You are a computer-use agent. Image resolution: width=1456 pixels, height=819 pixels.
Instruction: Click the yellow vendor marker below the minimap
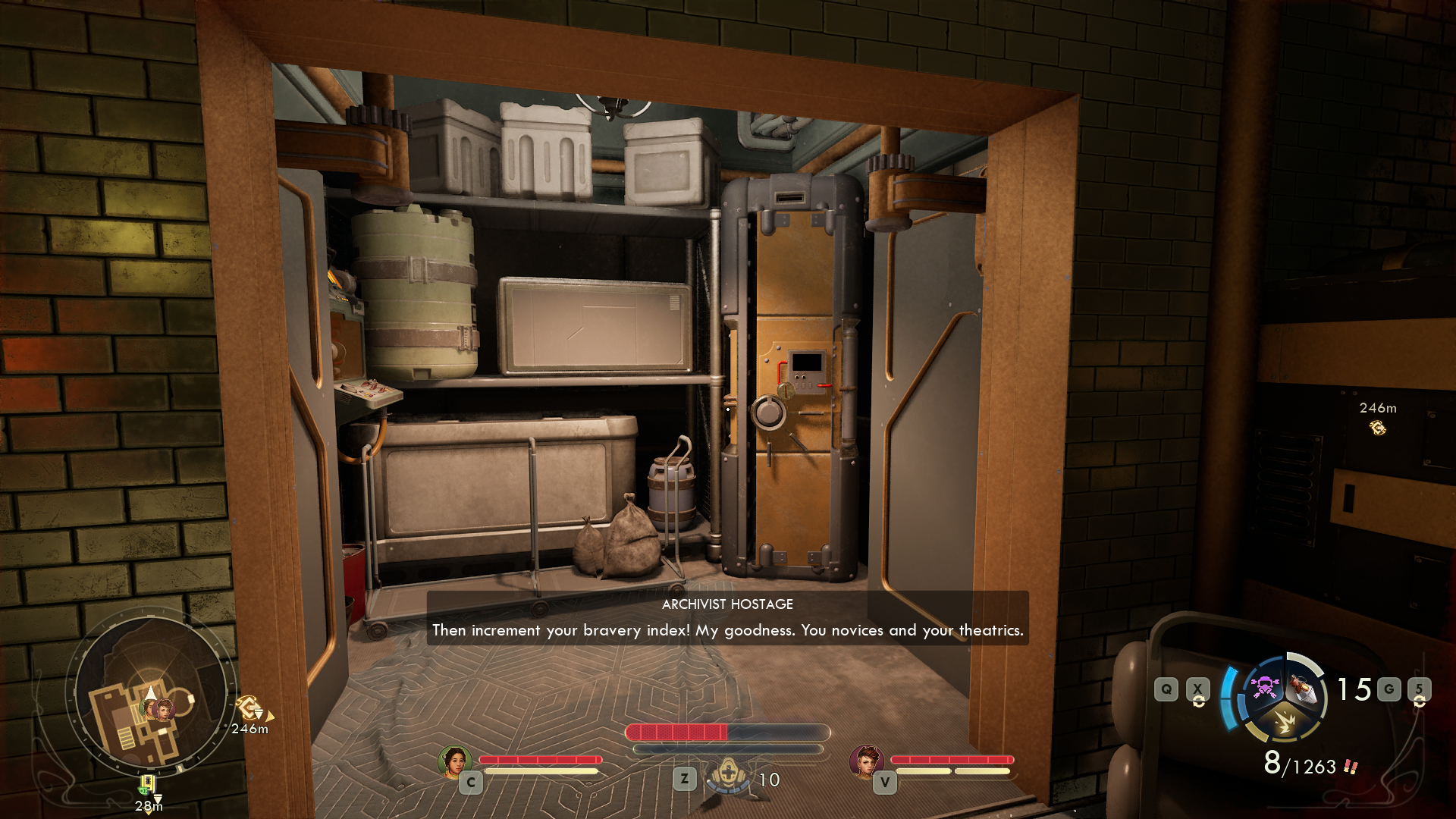coord(147,784)
